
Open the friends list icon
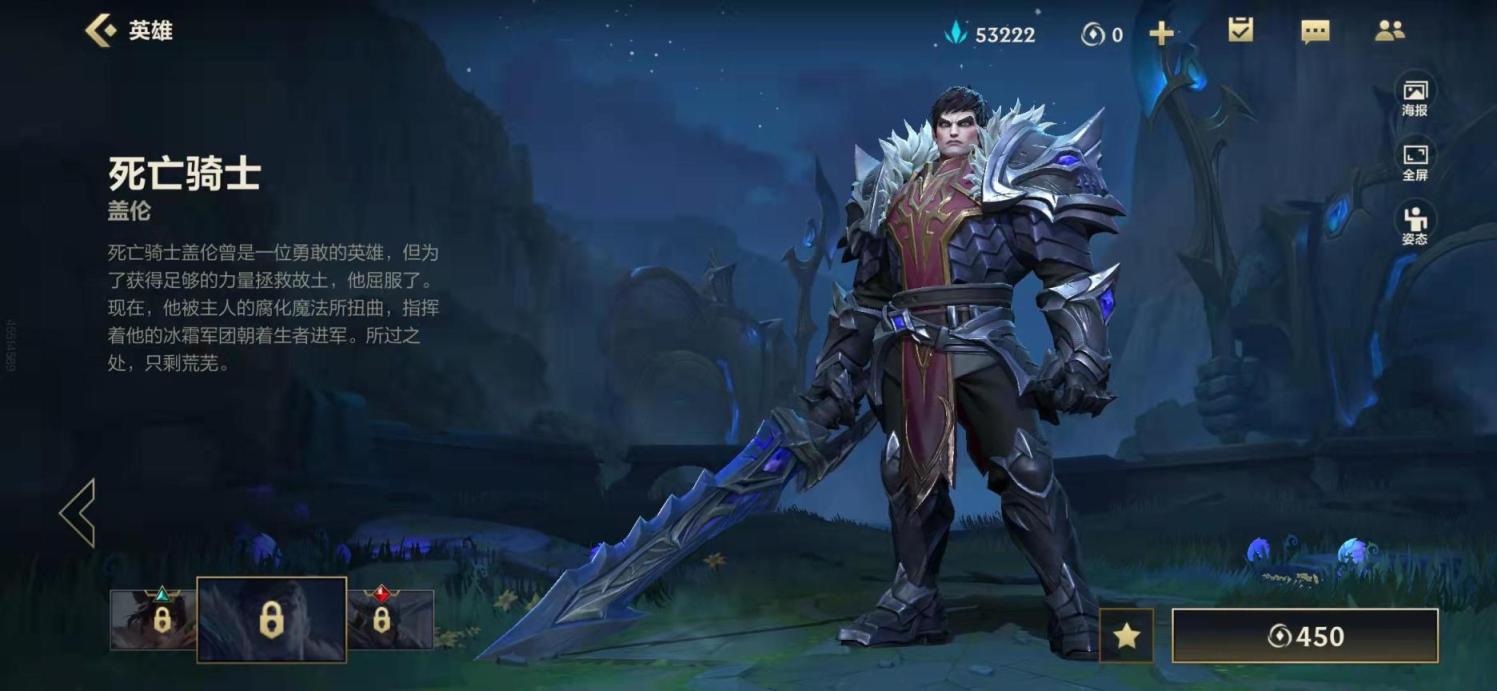pyautogui.click(x=1389, y=32)
